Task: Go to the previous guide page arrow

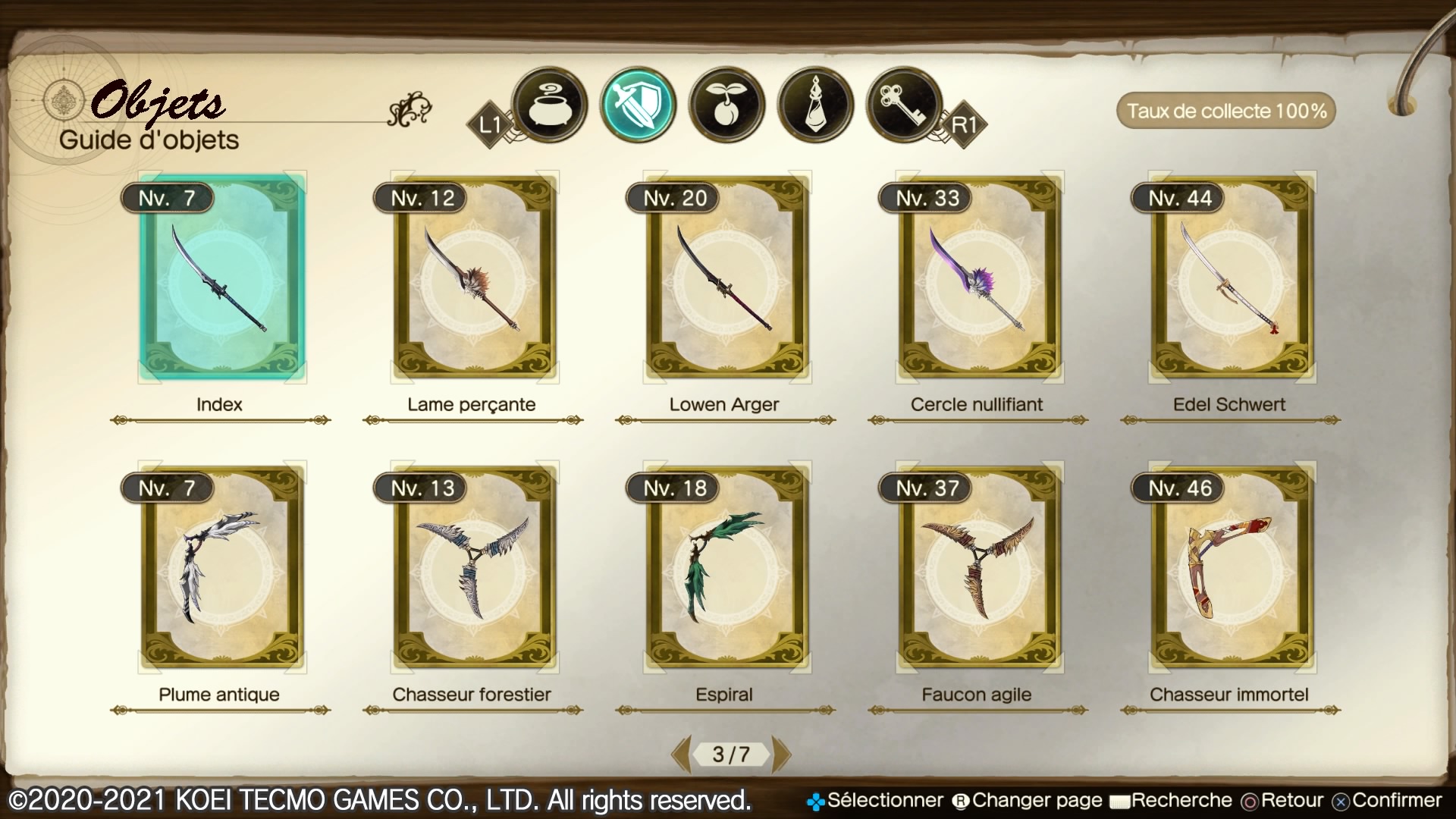Action: coord(681,754)
